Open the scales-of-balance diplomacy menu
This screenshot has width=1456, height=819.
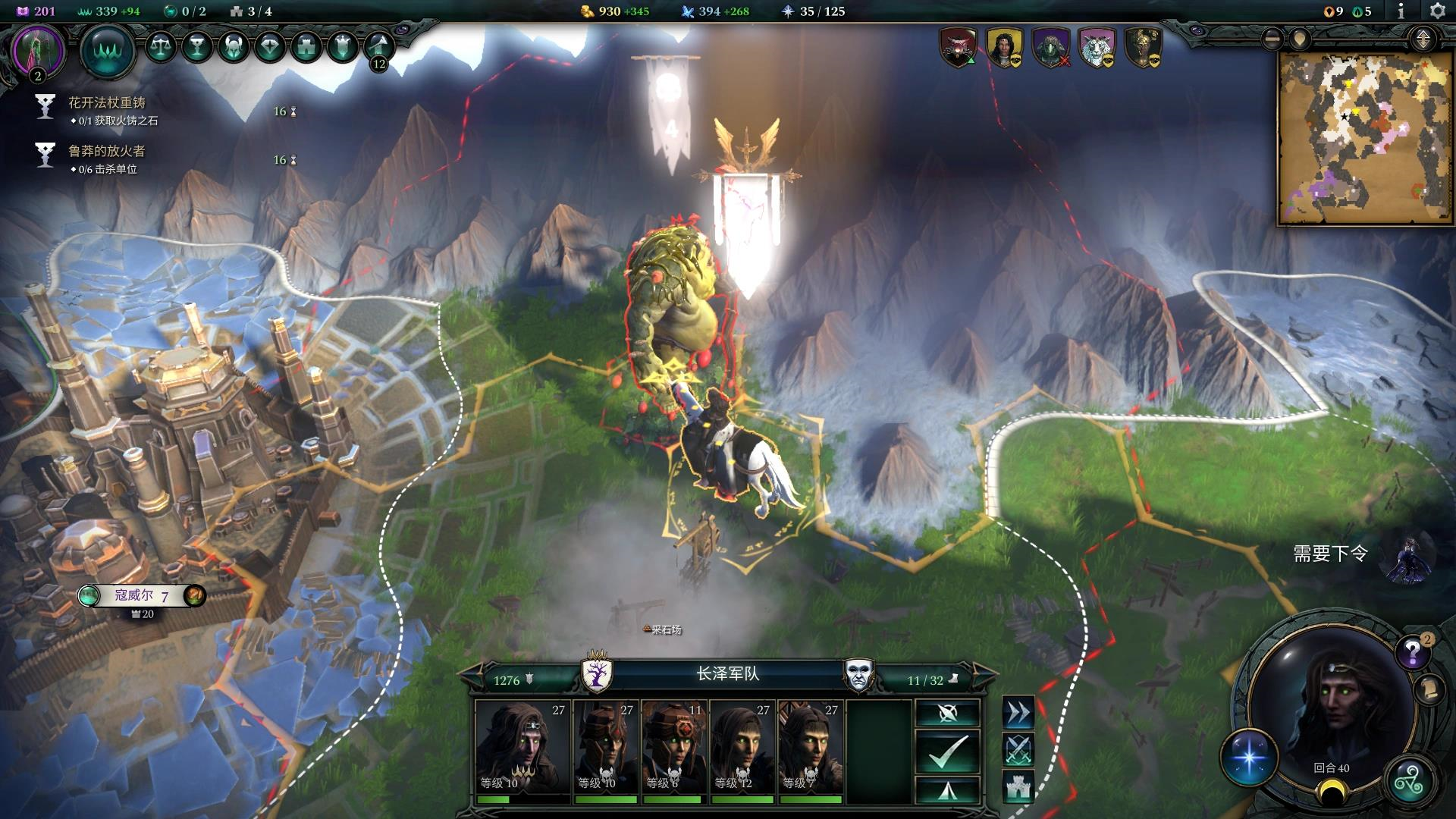click(159, 47)
